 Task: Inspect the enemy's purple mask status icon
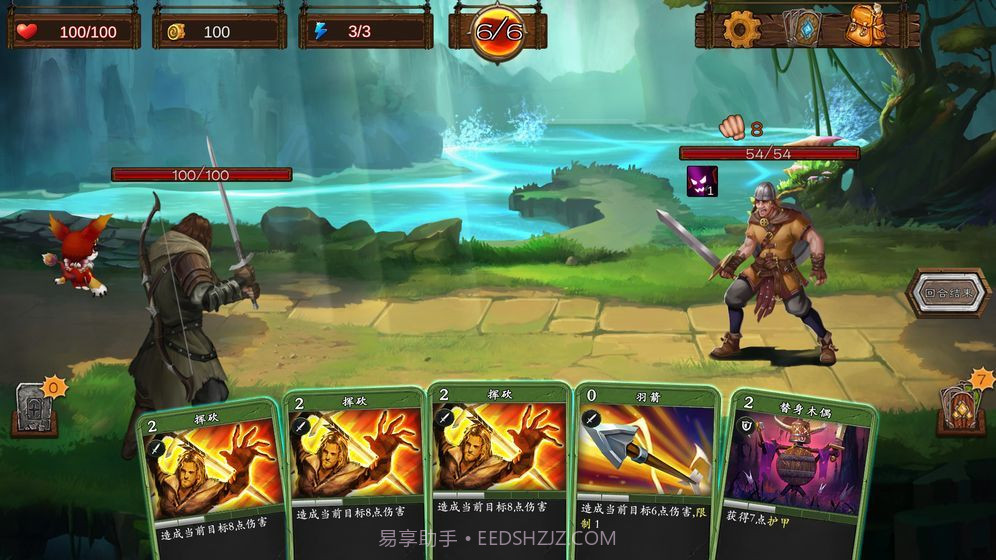[701, 181]
